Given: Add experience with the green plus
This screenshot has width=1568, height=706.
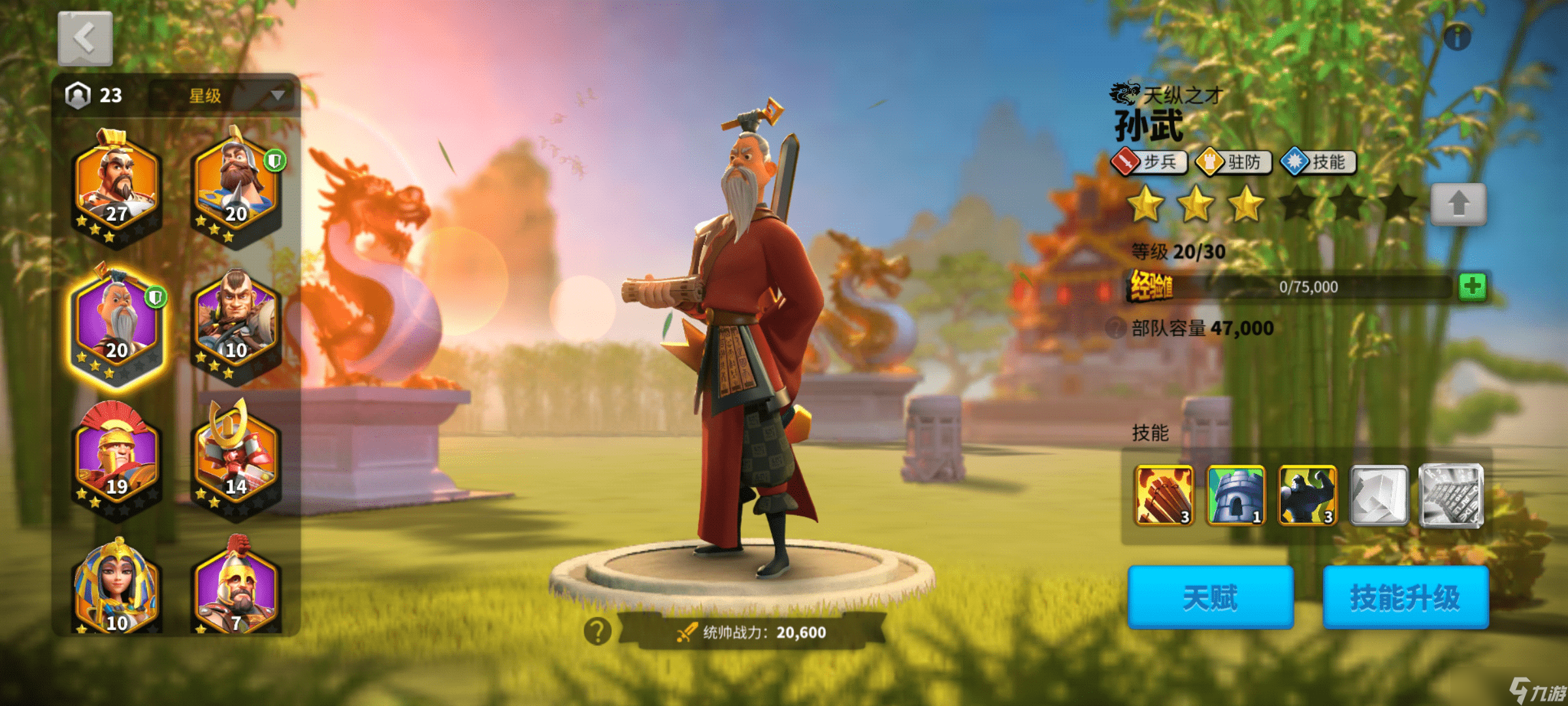Looking at the screenshot, I should coord(1473,286).
